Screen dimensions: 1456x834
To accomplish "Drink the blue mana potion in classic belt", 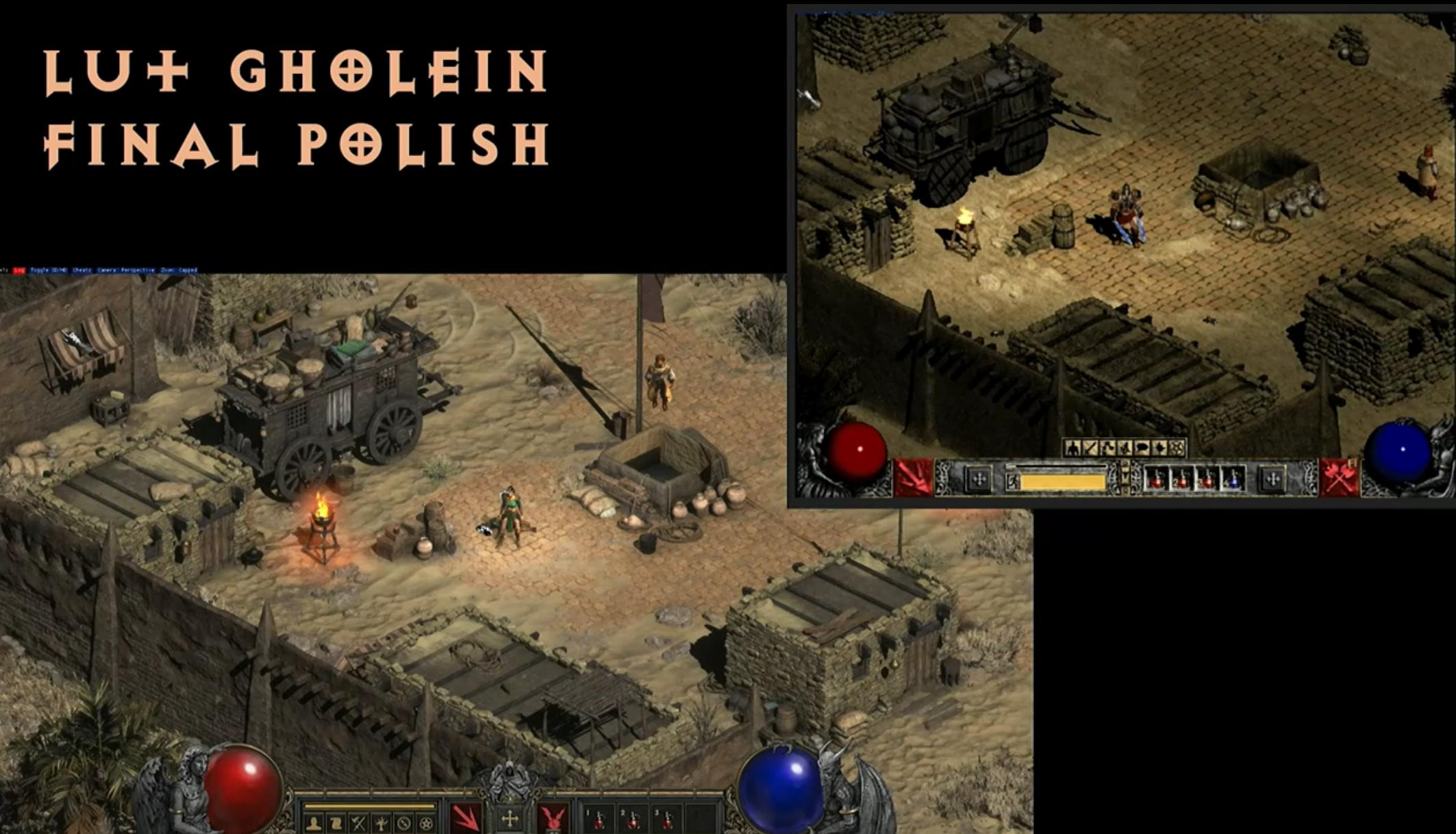I will click(1233, 479).
